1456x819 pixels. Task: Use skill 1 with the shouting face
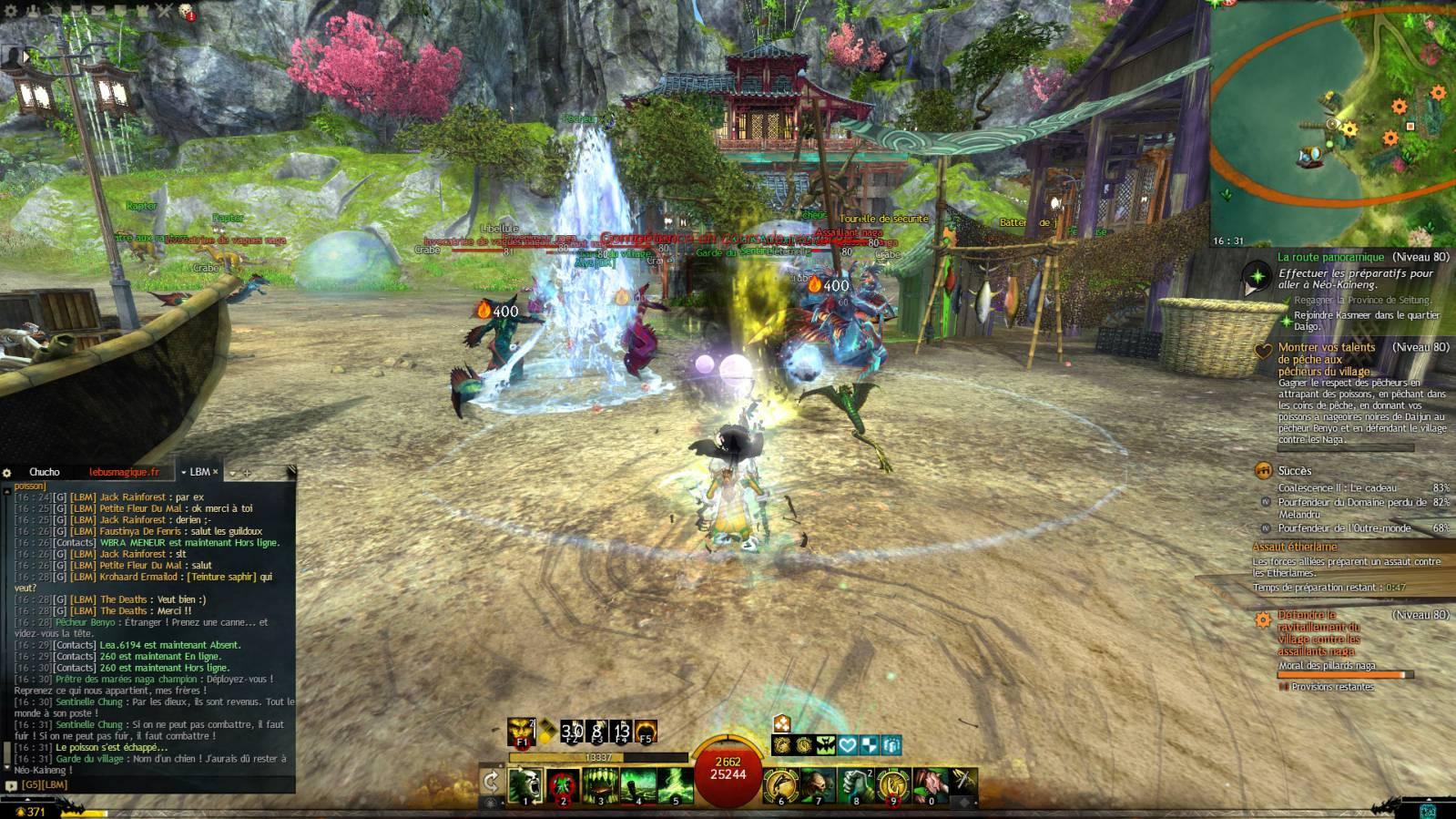(525, 785)
